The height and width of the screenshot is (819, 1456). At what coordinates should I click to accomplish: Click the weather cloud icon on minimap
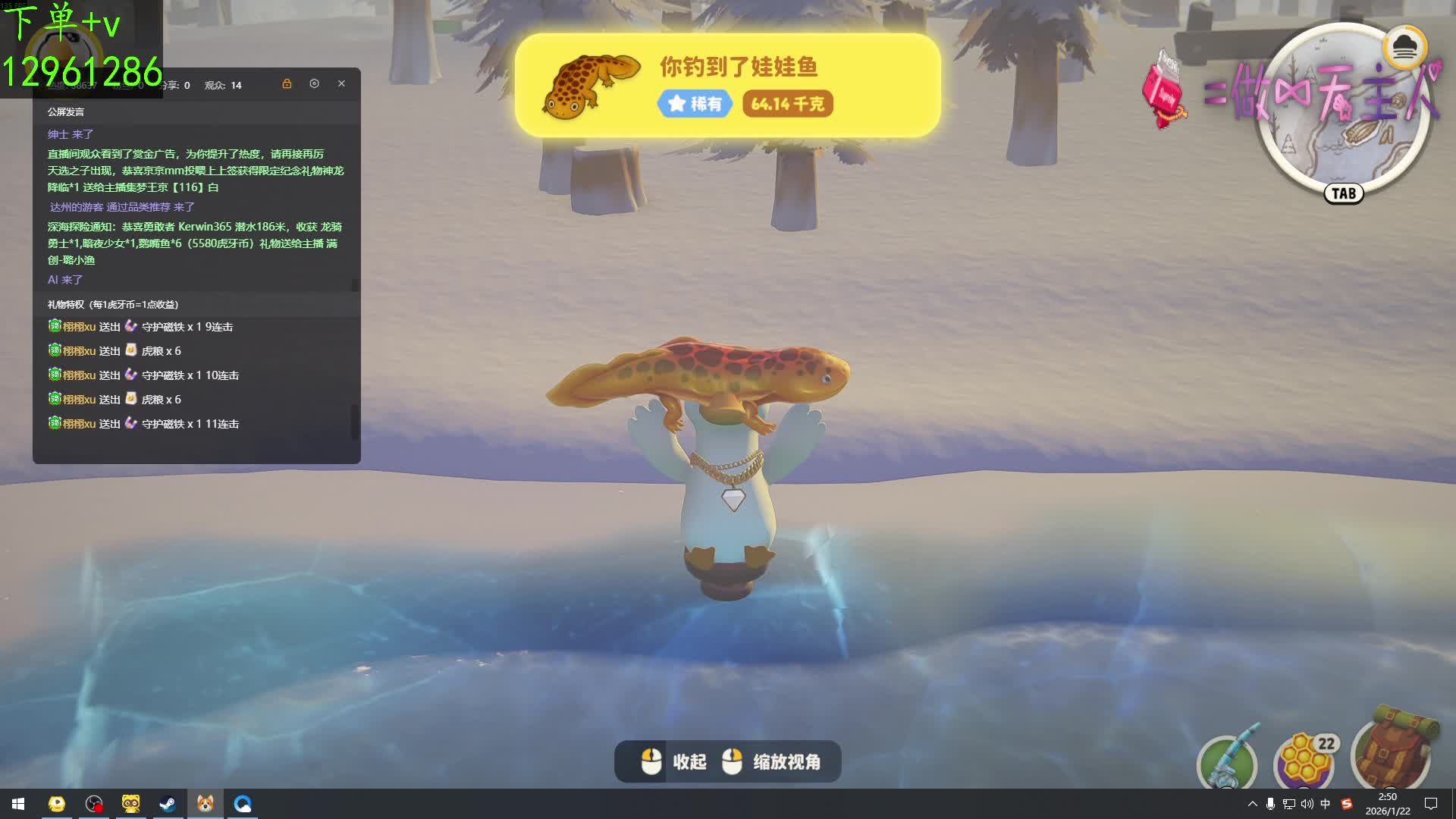(1404, 48)
